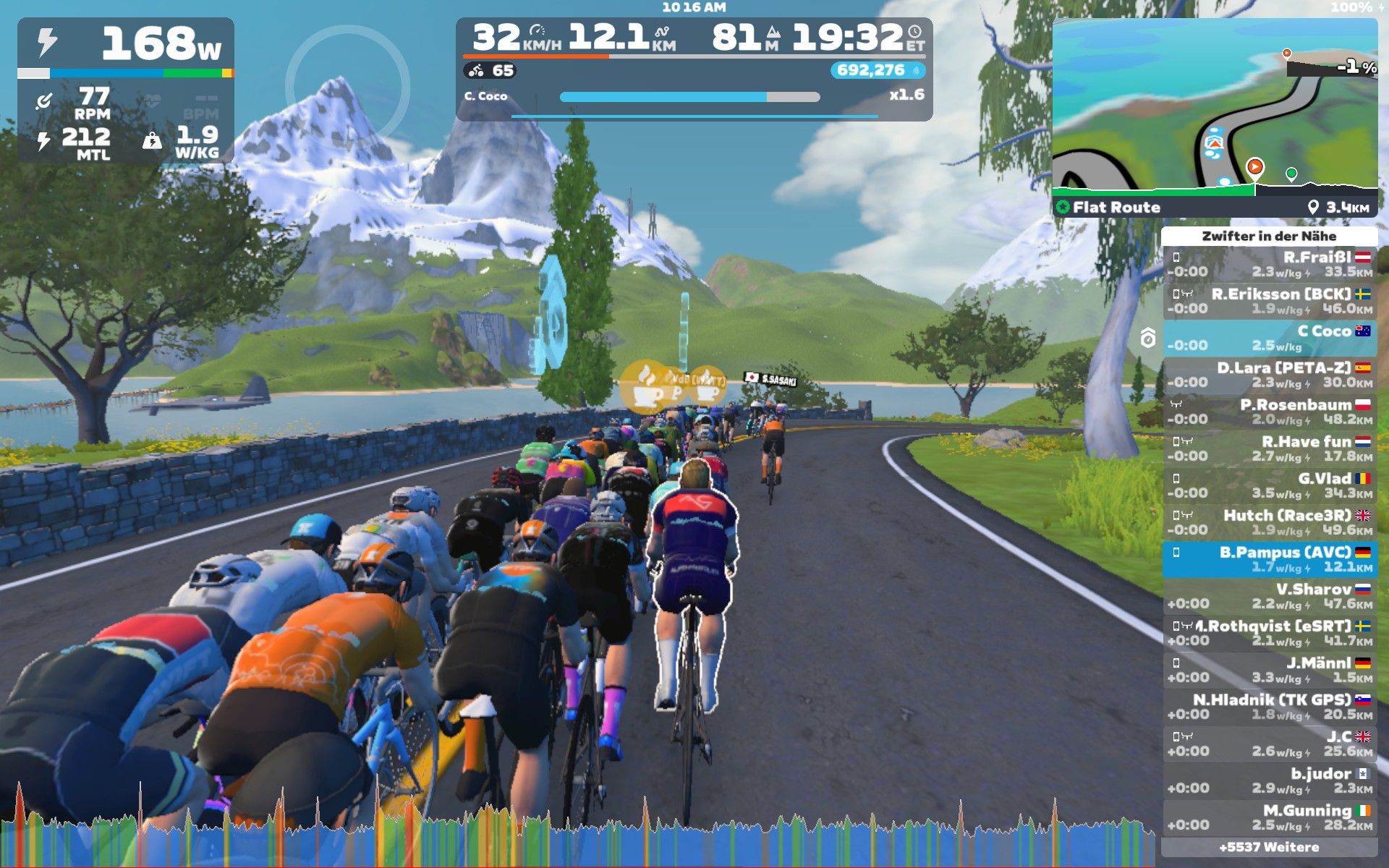This screenshot has height=868, width=1389.
Task: Choose M.Gunning rider row
Action: tap(1270, 818)
